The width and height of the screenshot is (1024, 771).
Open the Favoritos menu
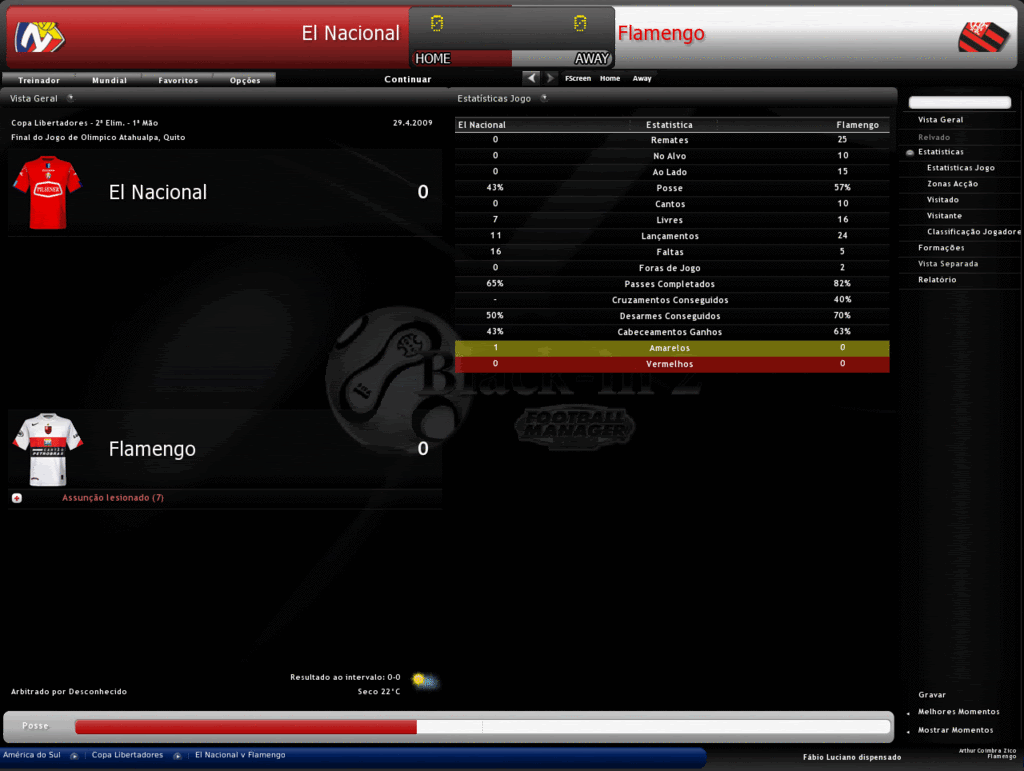click(178, 80)
